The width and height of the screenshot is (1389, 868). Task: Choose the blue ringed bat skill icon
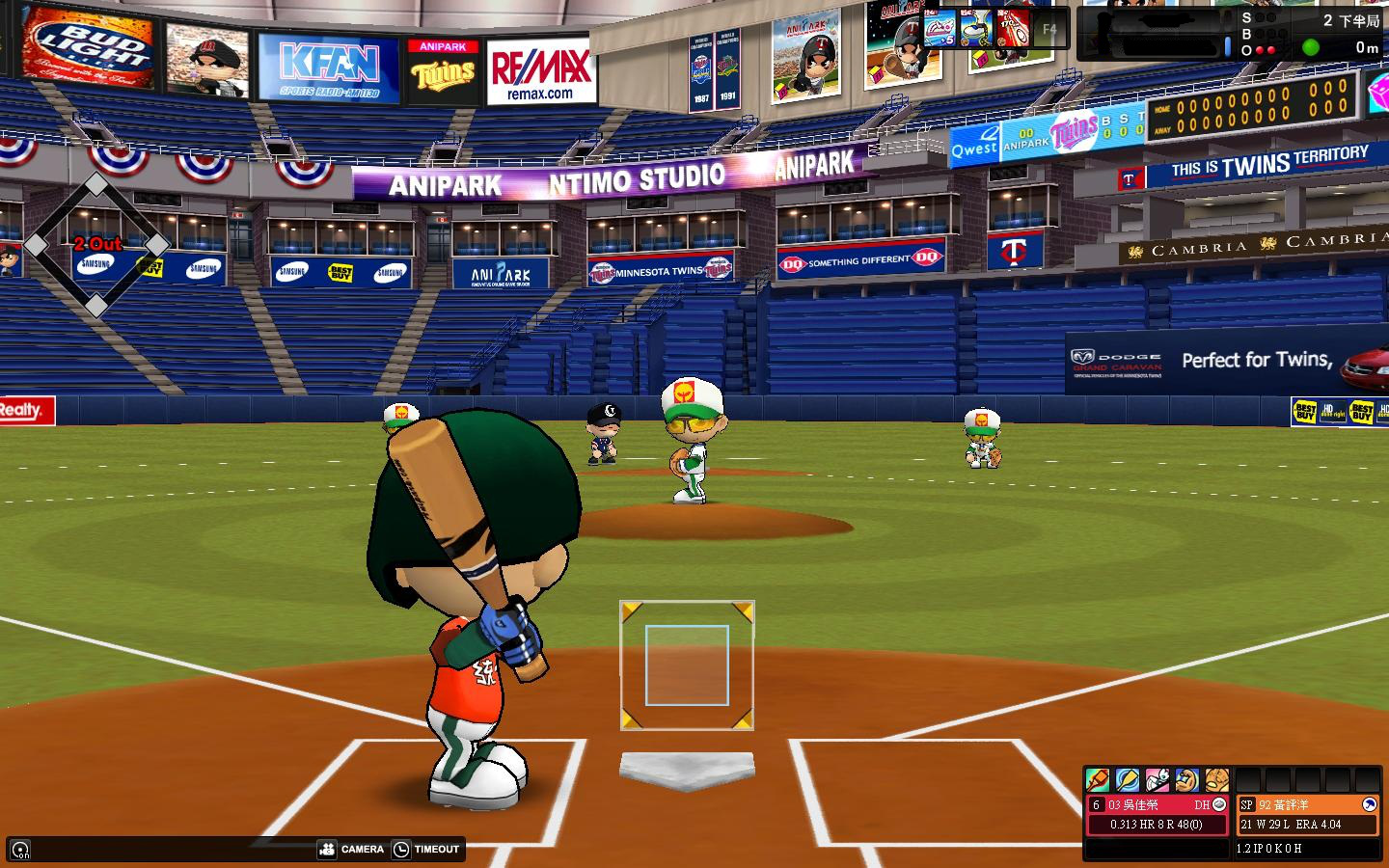tap(1128, 779)
